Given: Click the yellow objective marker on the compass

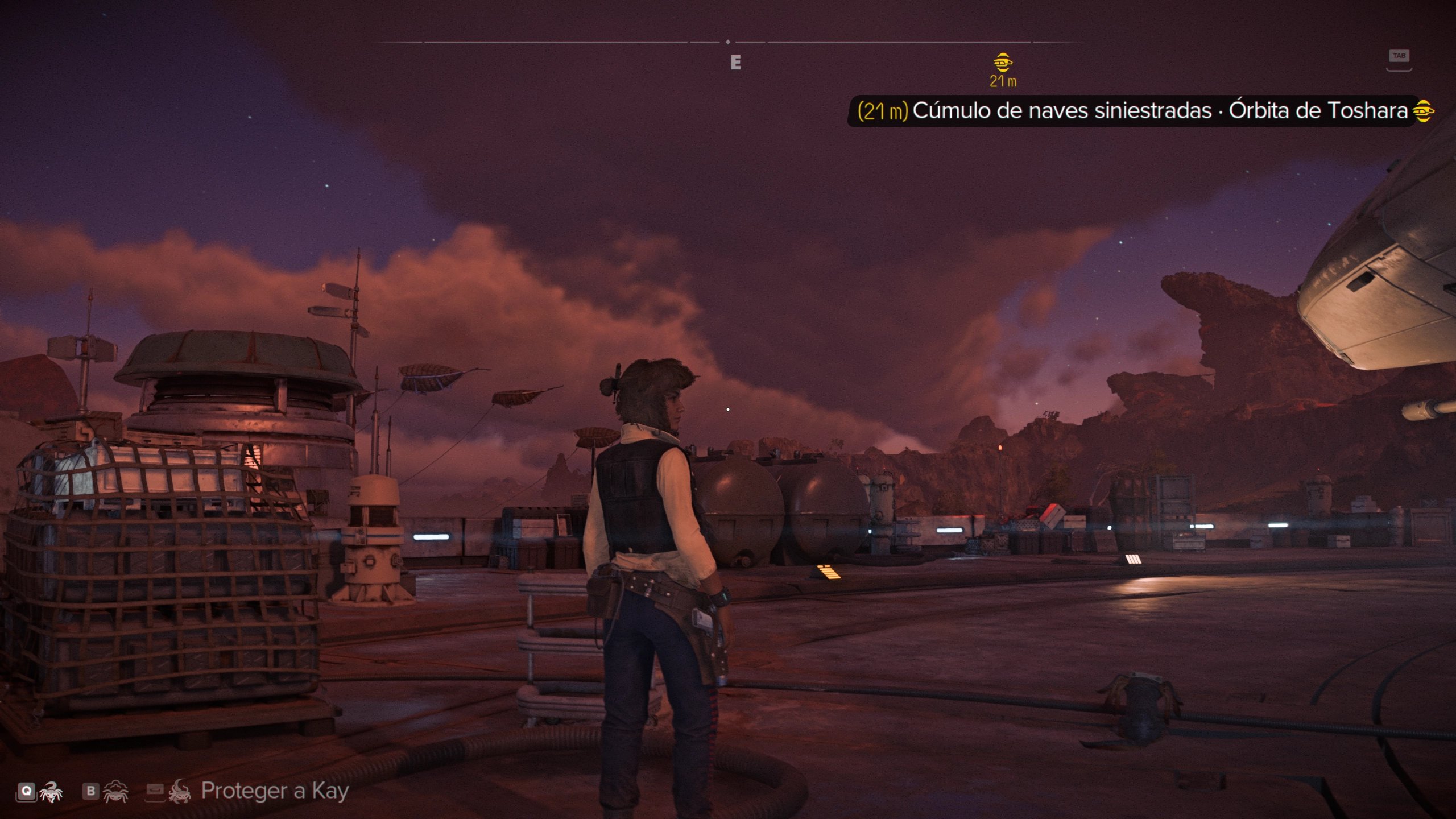Looking at the screenshot, I should point(1003,61).
